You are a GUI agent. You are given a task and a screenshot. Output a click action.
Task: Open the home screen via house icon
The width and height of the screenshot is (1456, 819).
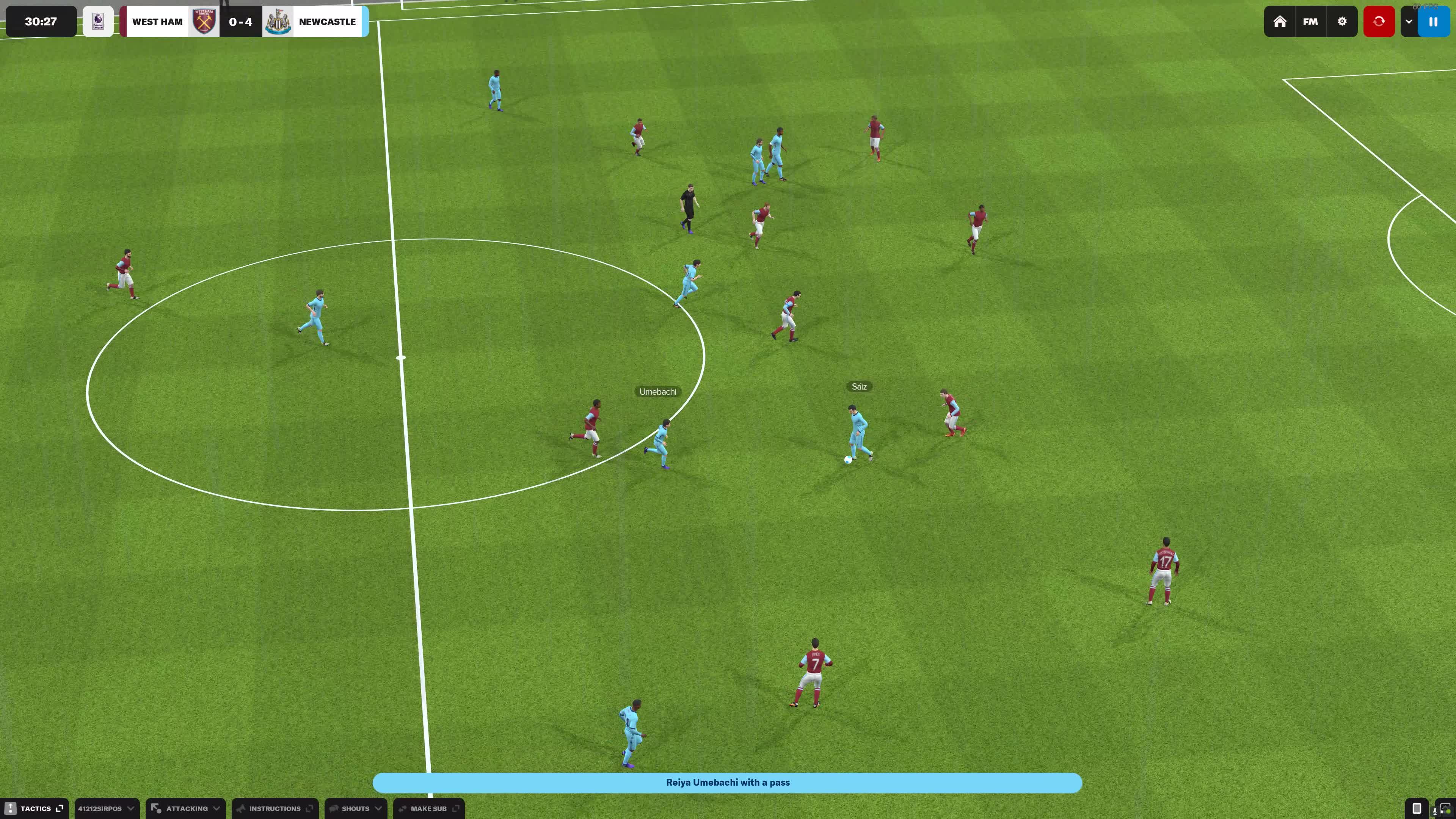pos(1280,22)
